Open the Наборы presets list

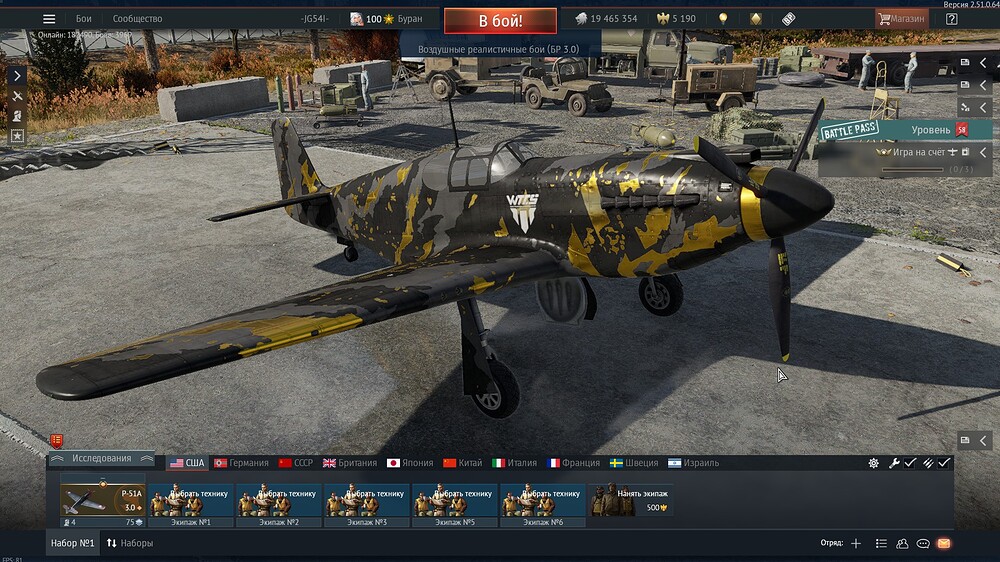[x=130, y=544]
